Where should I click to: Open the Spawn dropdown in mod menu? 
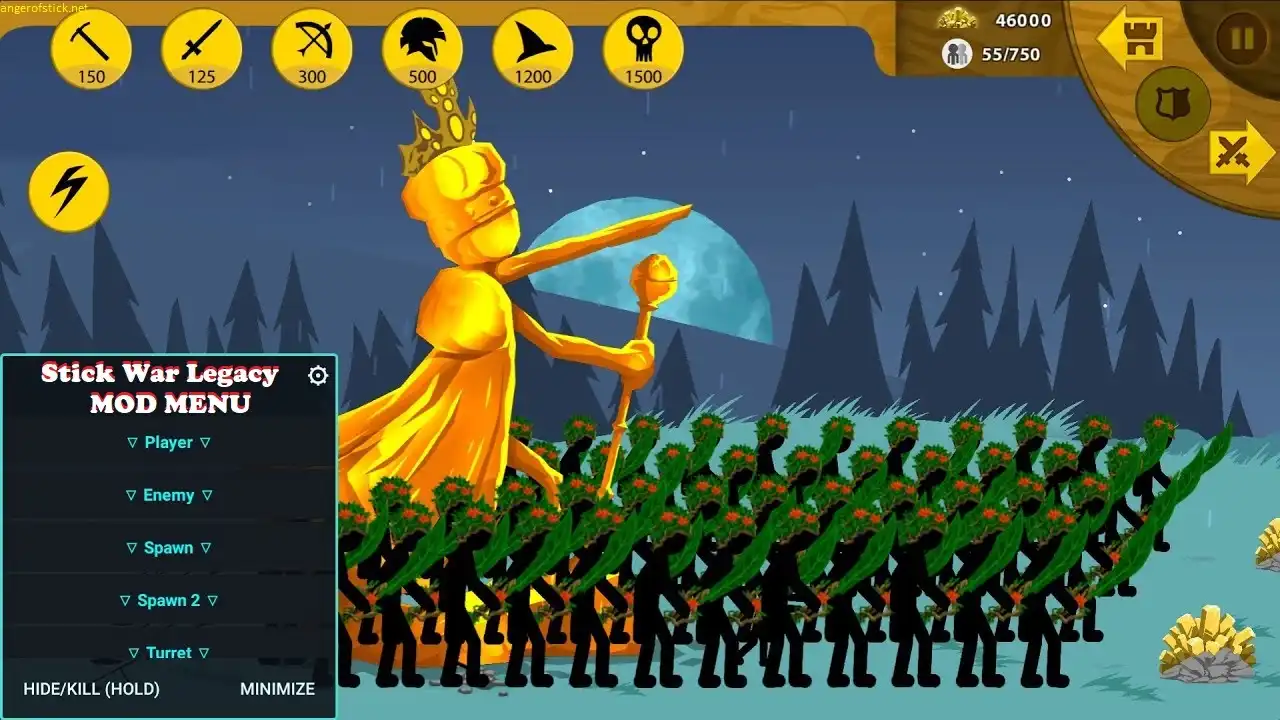pos(169,548)
